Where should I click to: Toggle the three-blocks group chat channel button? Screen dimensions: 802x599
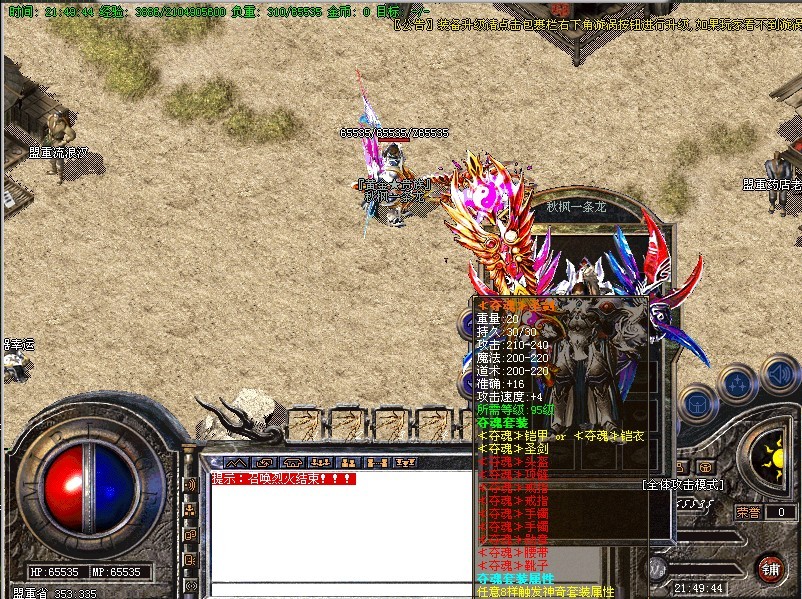pyautogui.click(x=190, y=510)
